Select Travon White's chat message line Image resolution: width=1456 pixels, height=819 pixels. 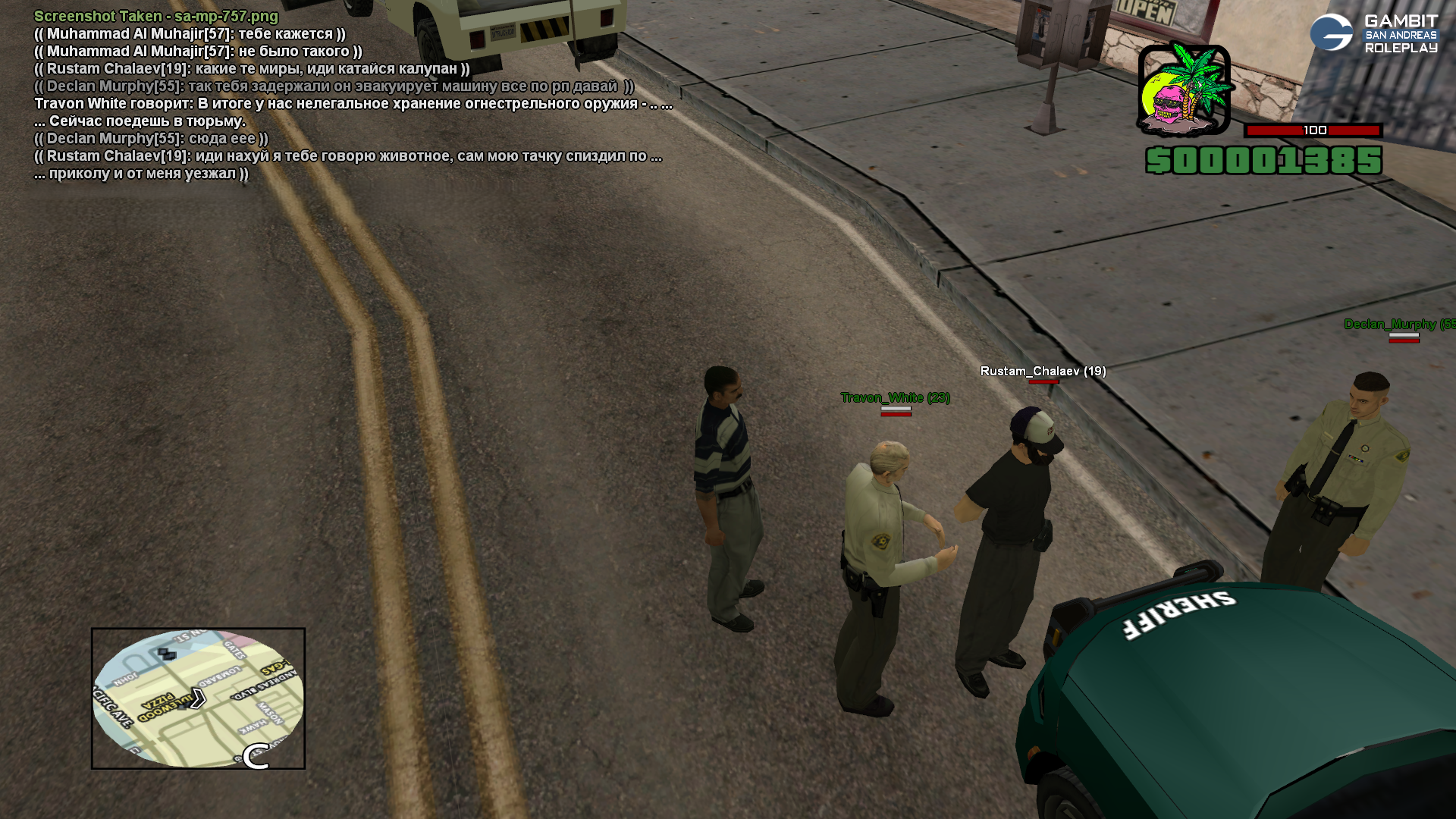tap(353, 104)
